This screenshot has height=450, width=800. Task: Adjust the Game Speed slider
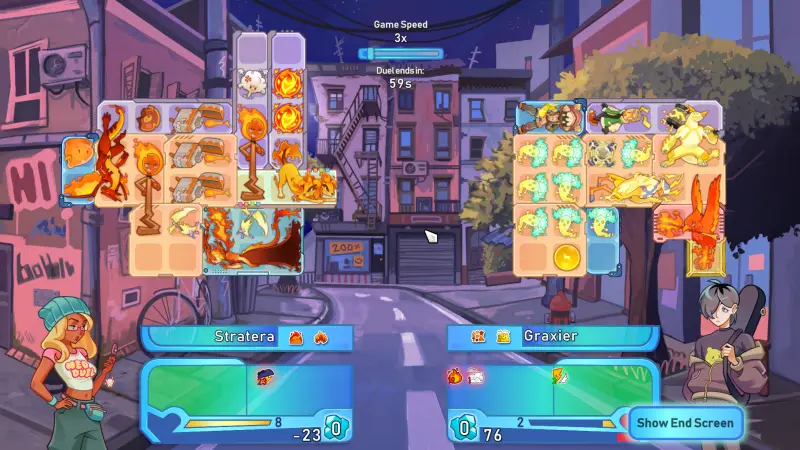tap(400, 53)
